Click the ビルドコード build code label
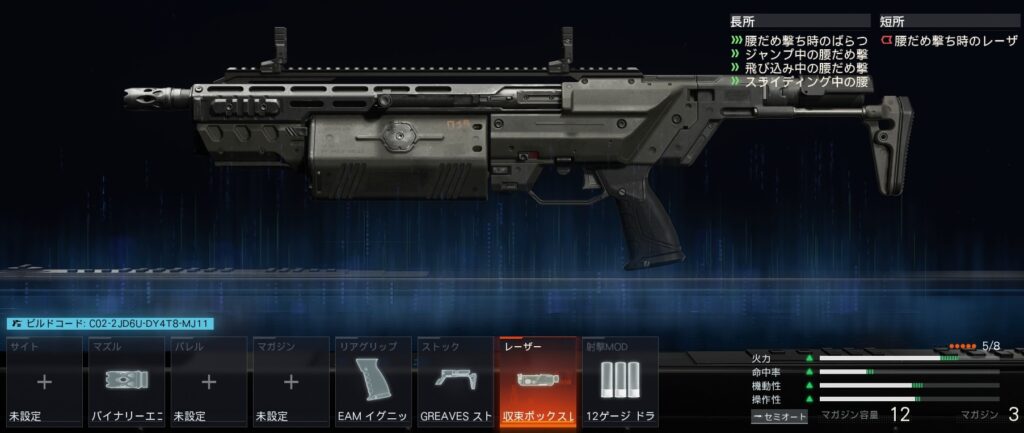The height and width of the screenshot is (433, 1024). click(x=110, y=324)
